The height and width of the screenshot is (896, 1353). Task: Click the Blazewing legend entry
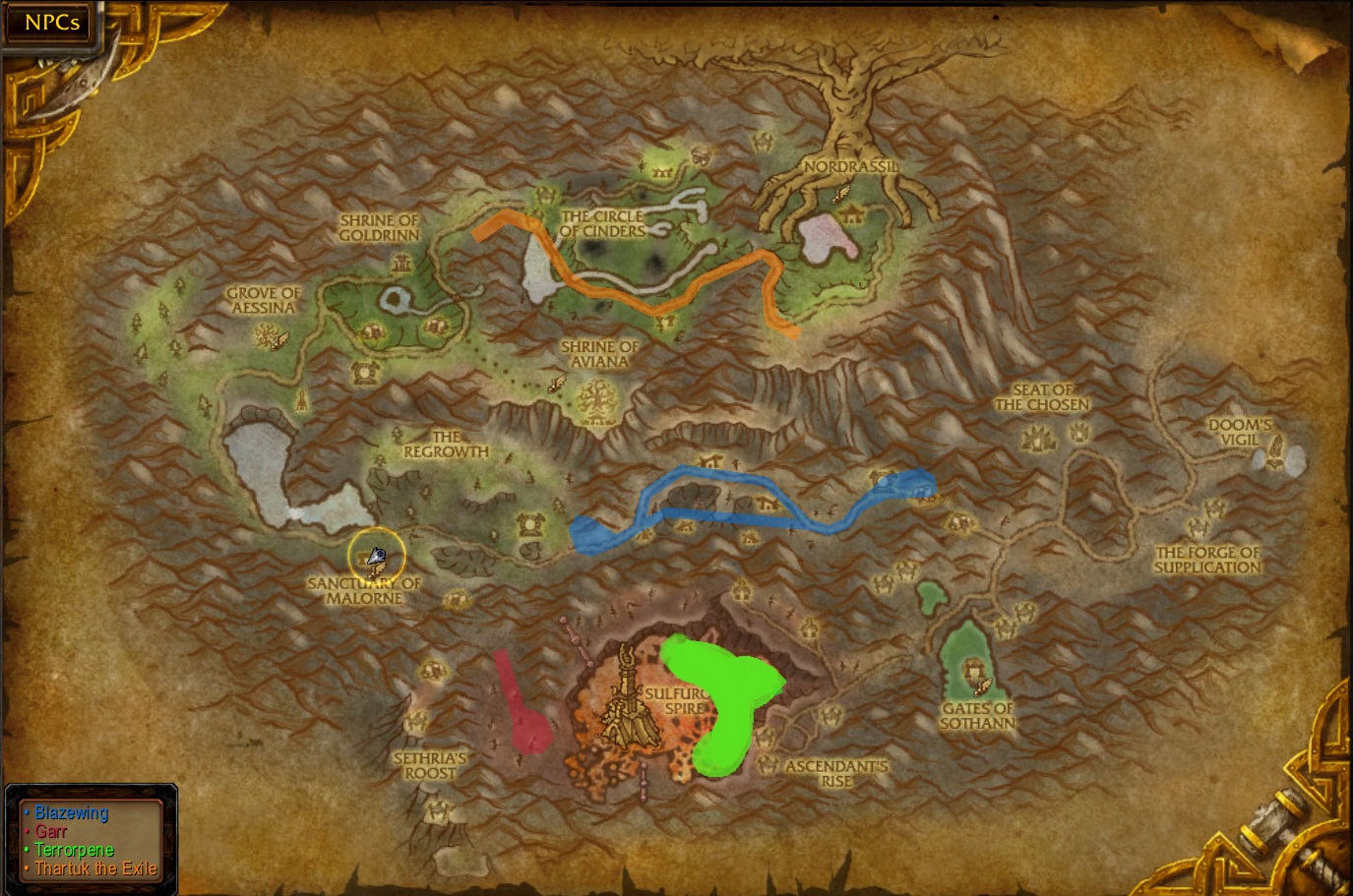(x=70, y=813)
